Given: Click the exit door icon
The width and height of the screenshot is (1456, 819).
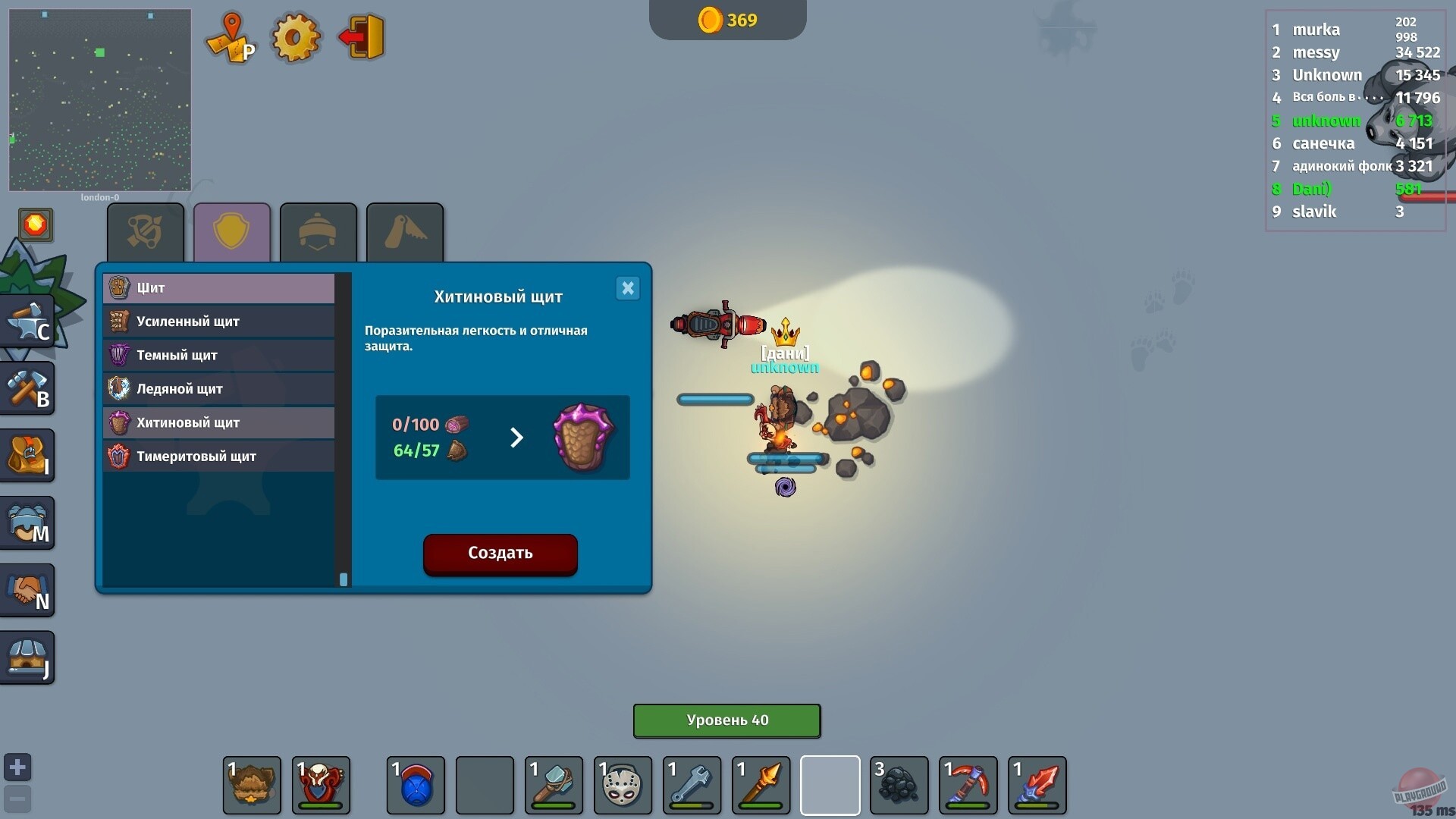Looking at the screenshot, I should pyautogui.click(x=360, y=36).
